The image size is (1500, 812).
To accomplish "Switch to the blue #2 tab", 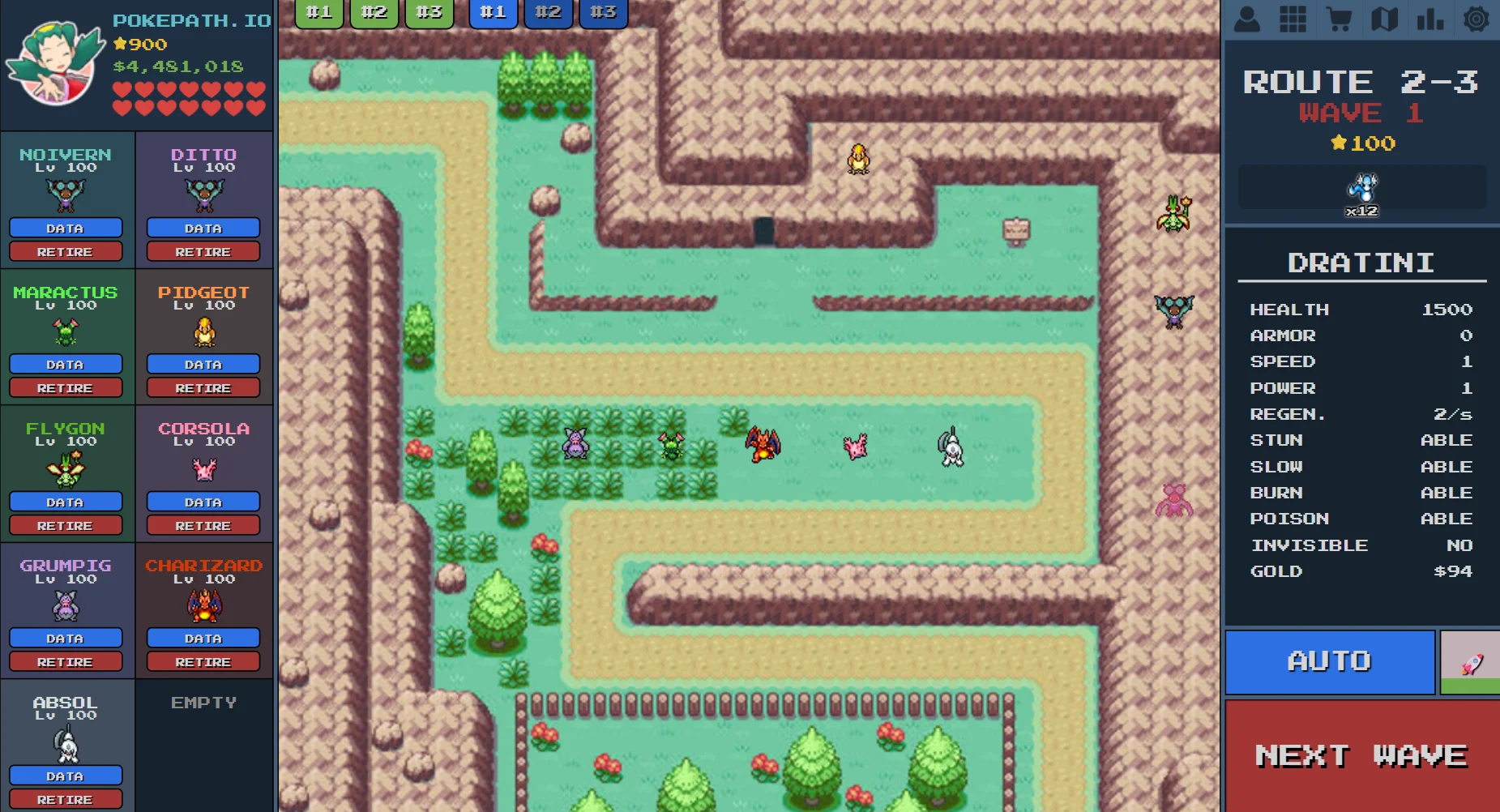I will [549, 12].
